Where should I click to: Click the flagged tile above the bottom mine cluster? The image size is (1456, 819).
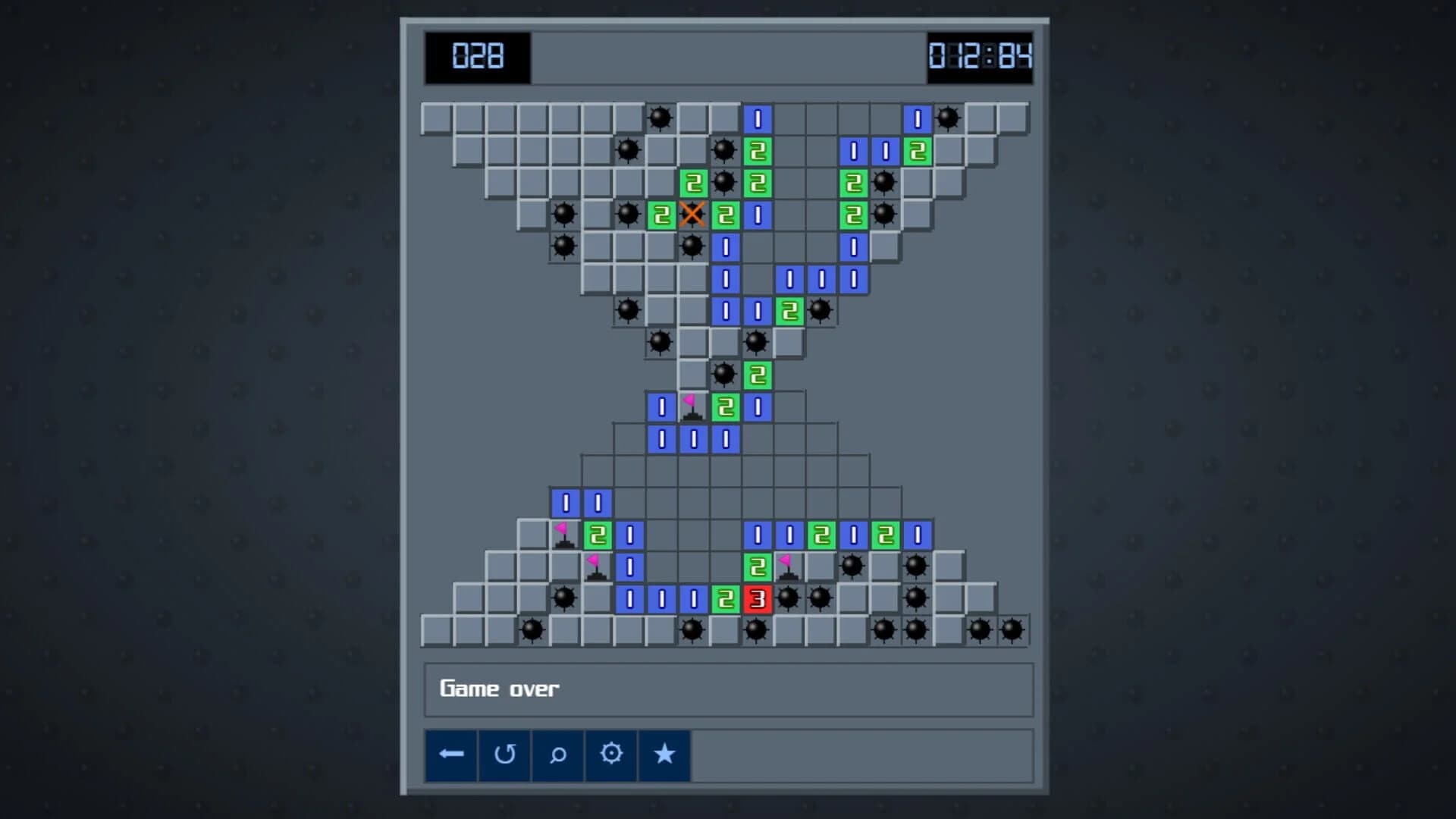(x=787, y=566)
